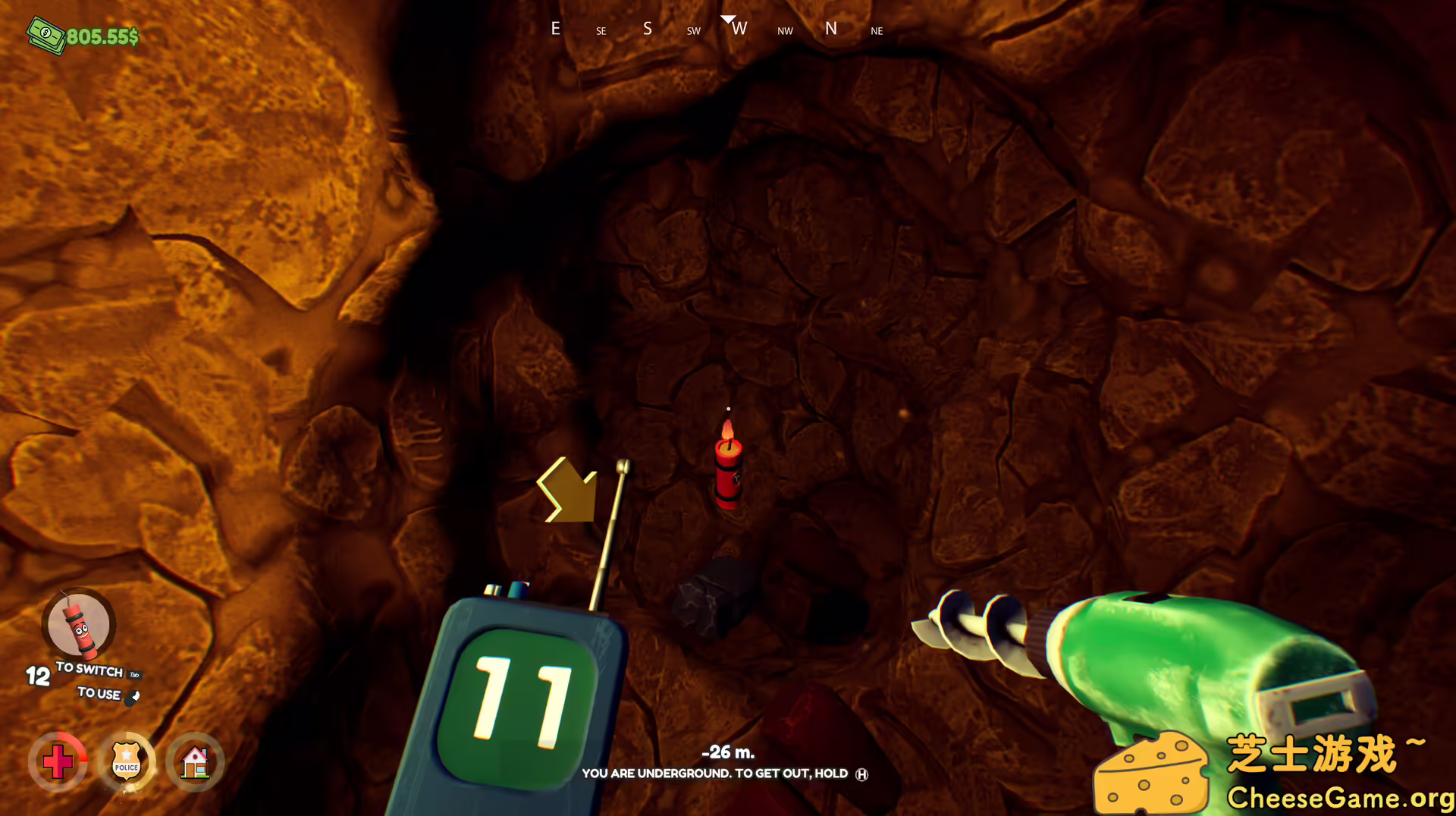Open the house home icon
Screen dimensions: 1456x816
pos(195,761)
